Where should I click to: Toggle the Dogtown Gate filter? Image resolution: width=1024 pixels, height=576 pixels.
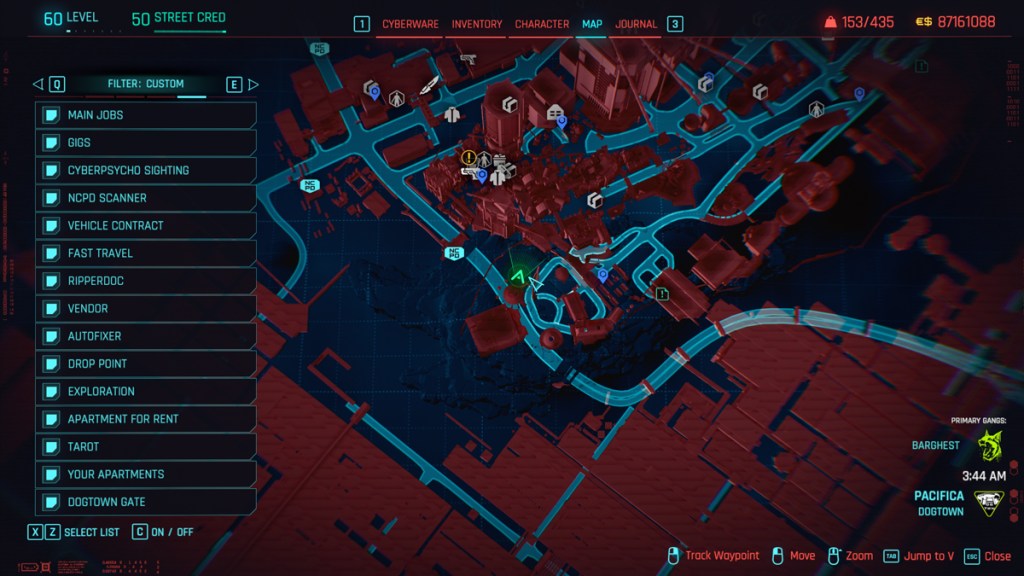click(146, 502)
